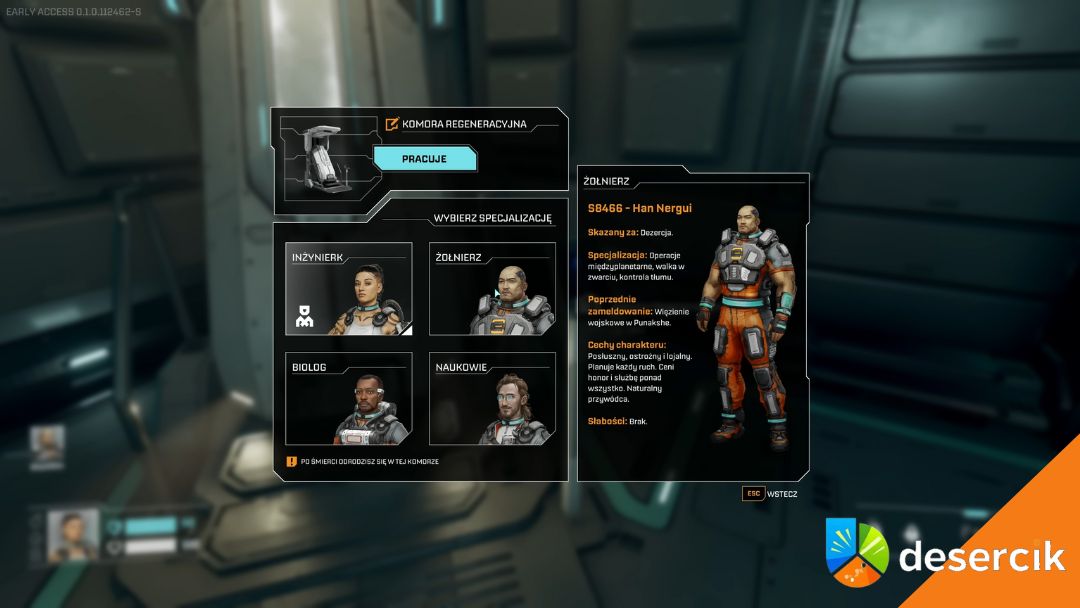Click the regeneration chamber thumbnail image
The image size is (1080, 608).
point(322,163)
